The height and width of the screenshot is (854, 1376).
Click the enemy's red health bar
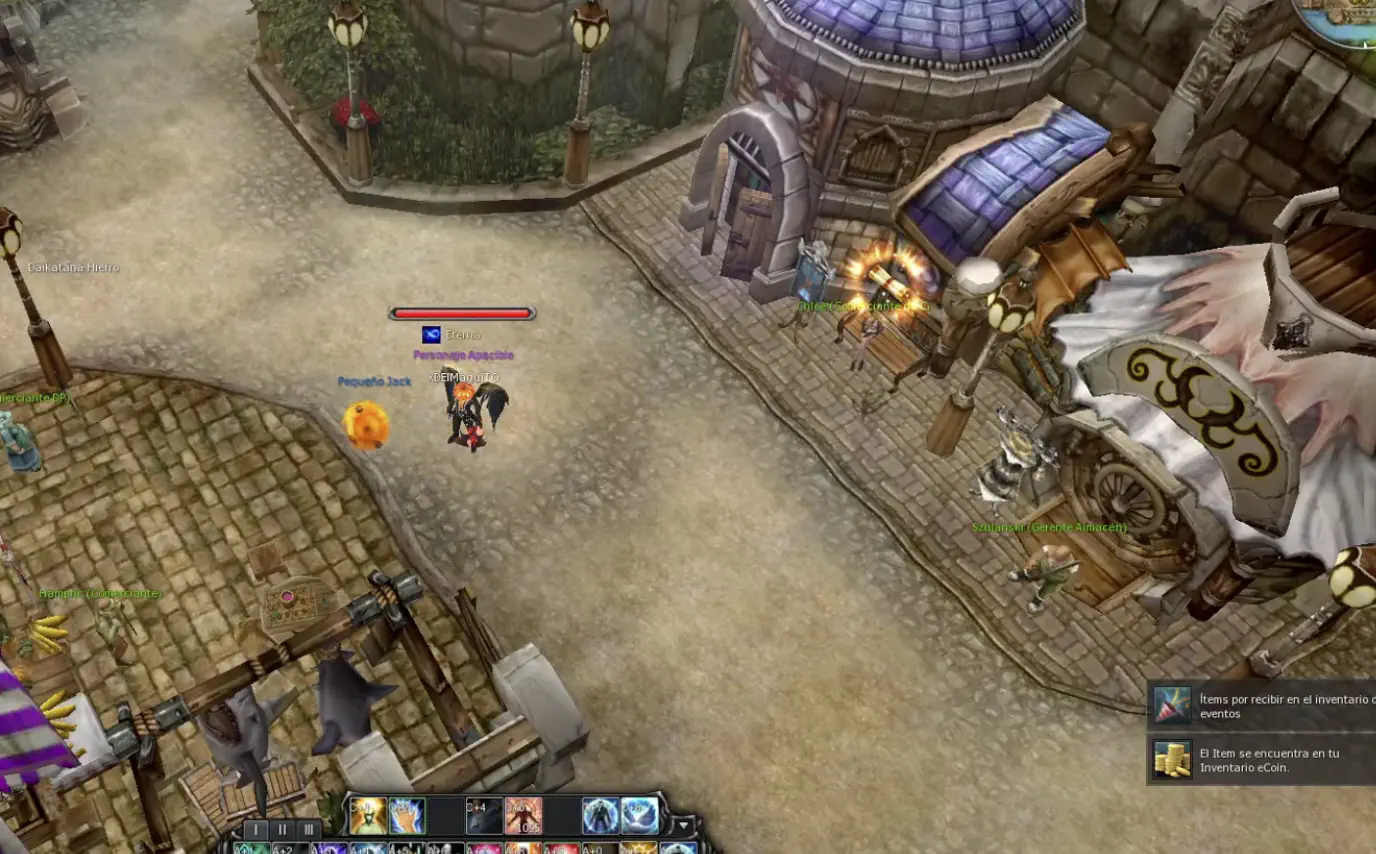pos(463,312)
